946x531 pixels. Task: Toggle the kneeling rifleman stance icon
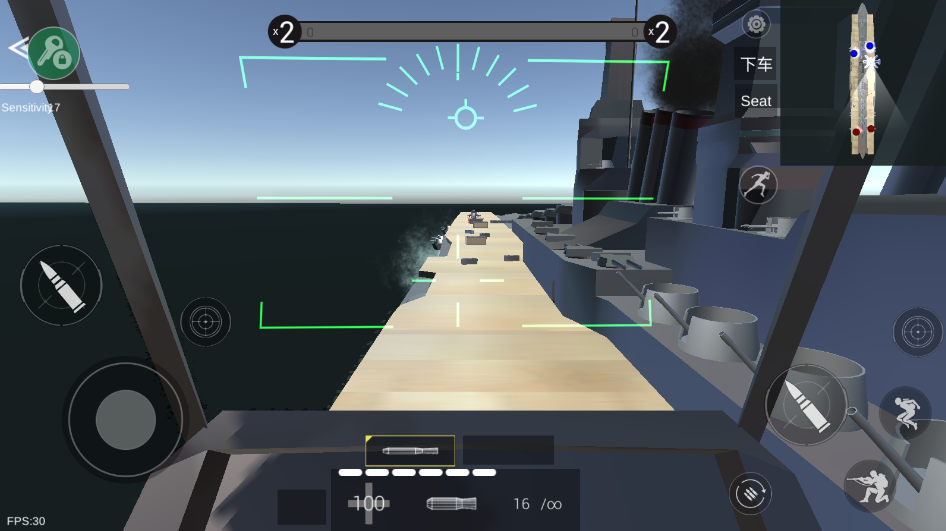click(869, 485)
